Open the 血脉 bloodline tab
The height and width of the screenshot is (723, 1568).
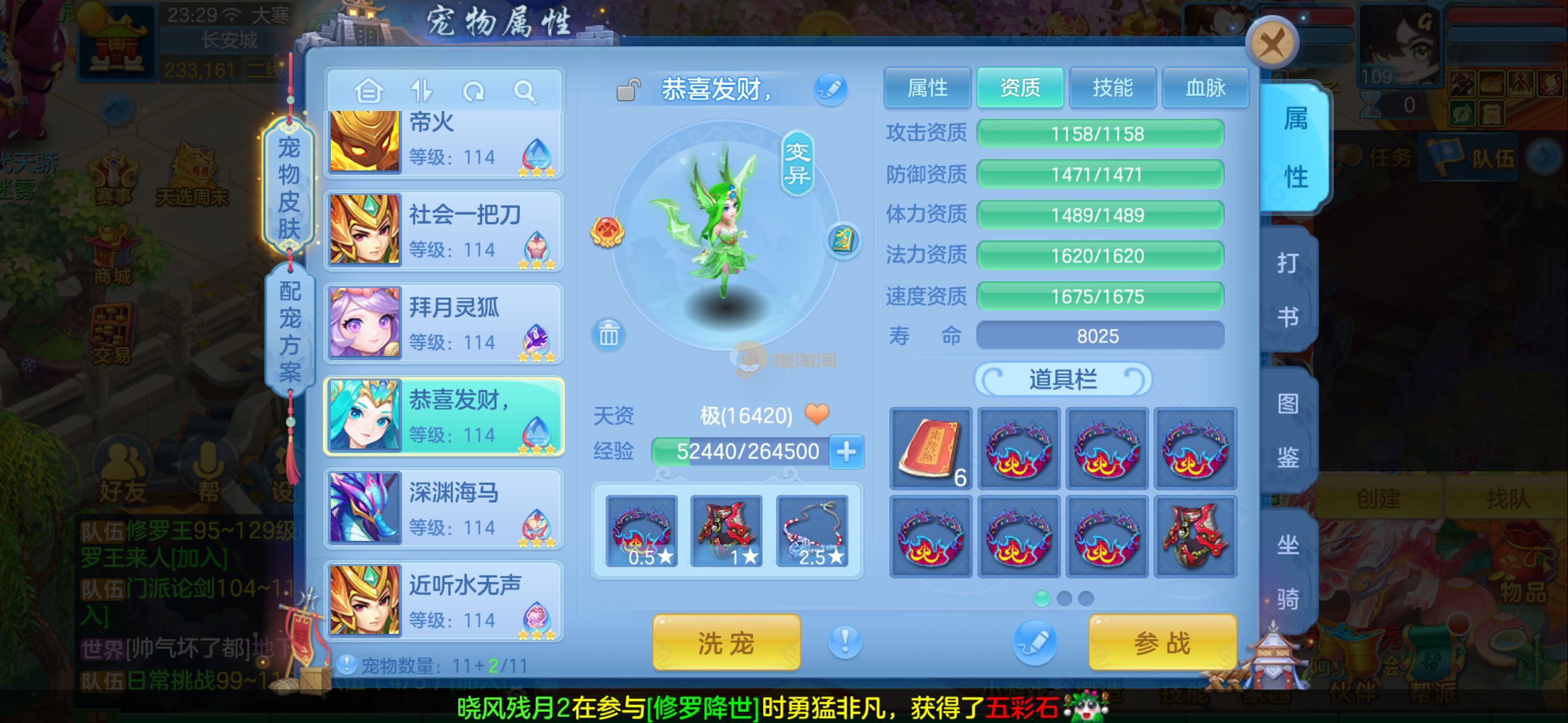click(1205, 88)
